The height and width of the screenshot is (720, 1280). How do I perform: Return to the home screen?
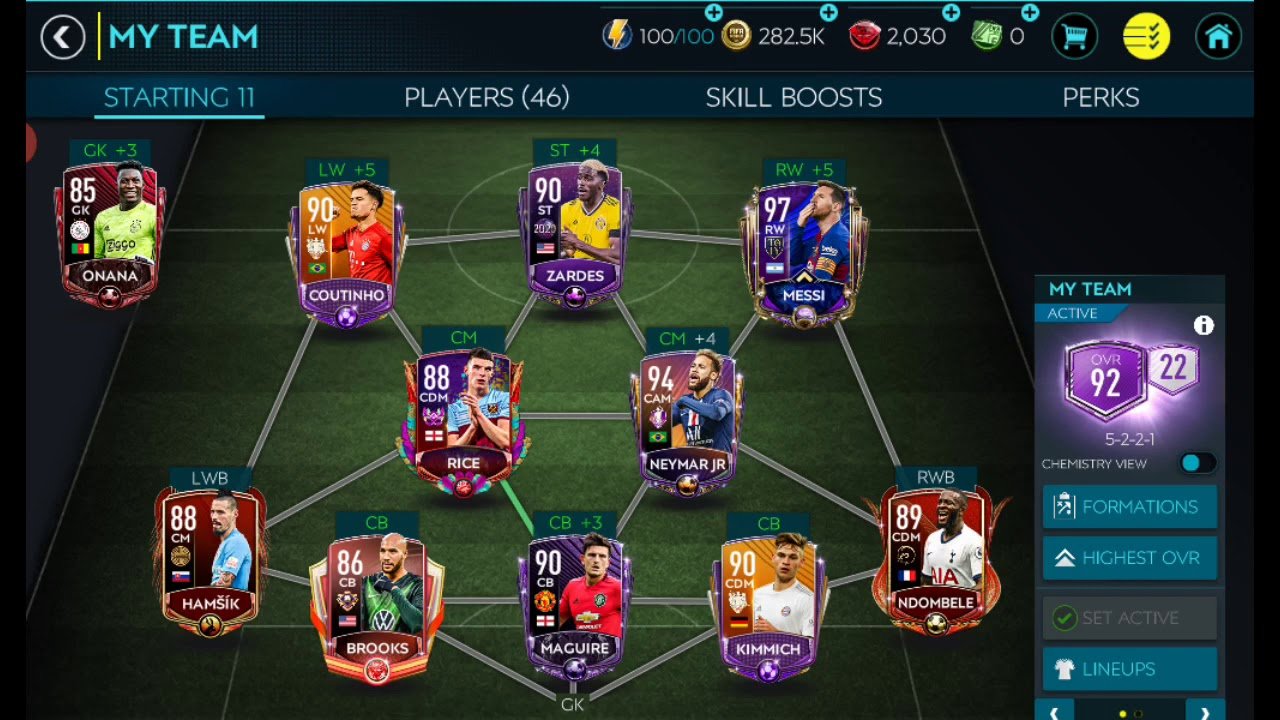point(1218,38)
